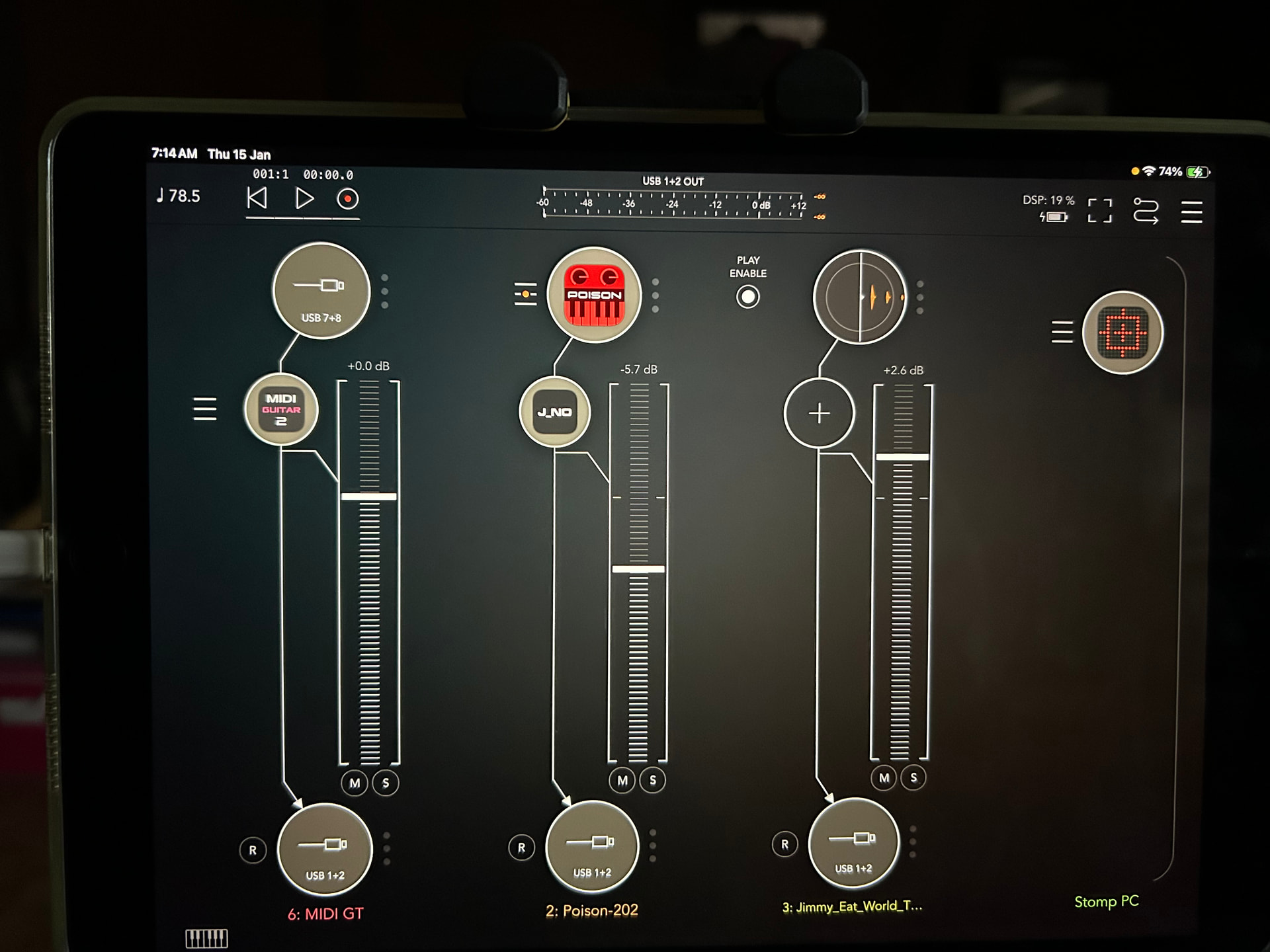
Task: Start playback with the play button
Action: coord(304,198)
